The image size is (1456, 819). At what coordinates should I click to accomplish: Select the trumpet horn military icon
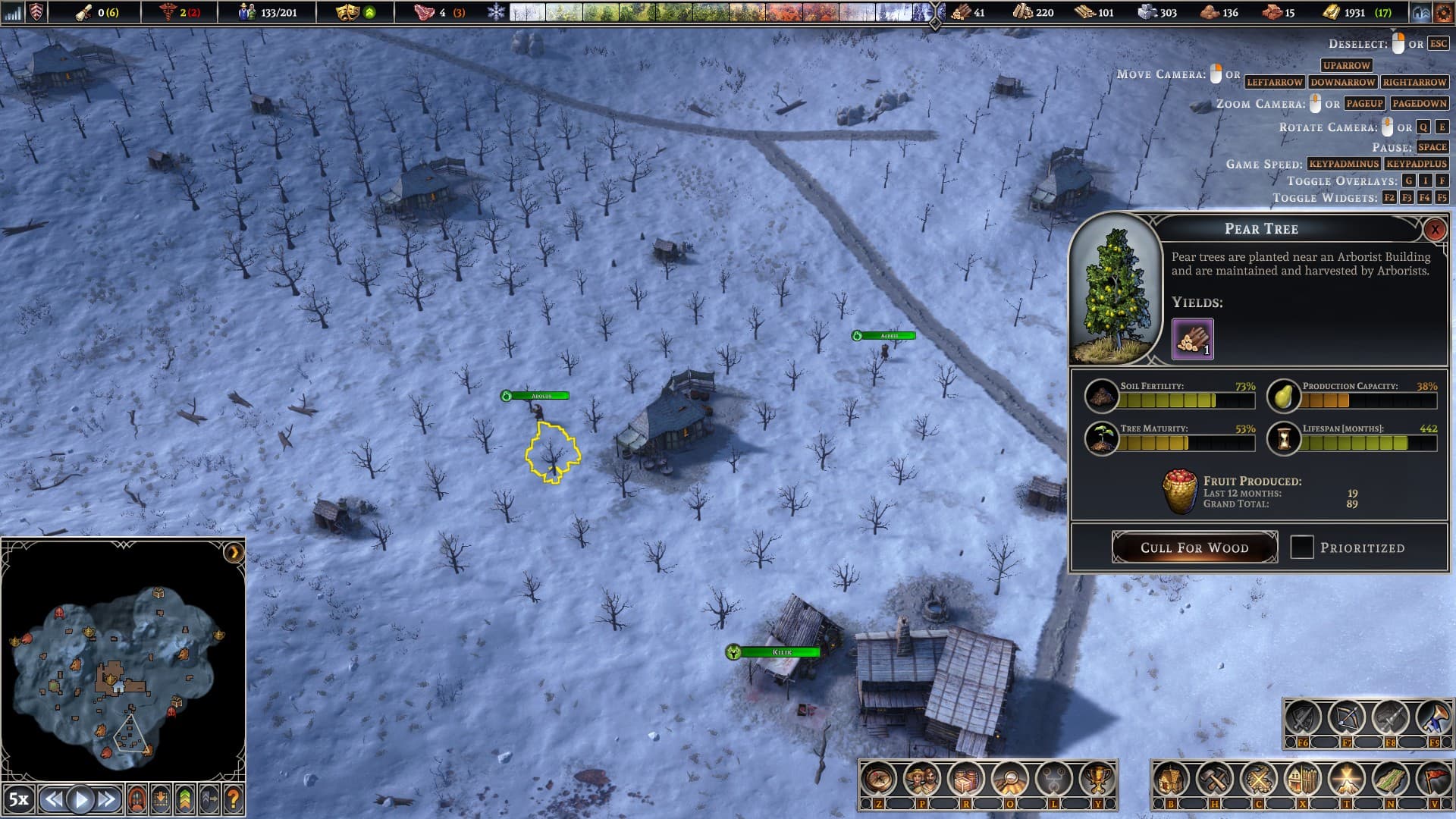tap(1434, 717)
